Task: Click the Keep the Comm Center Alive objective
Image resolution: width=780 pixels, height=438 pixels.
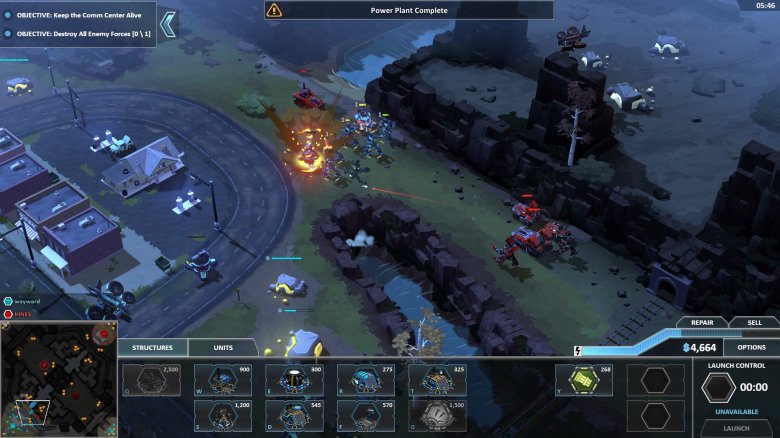Action: 80,15
